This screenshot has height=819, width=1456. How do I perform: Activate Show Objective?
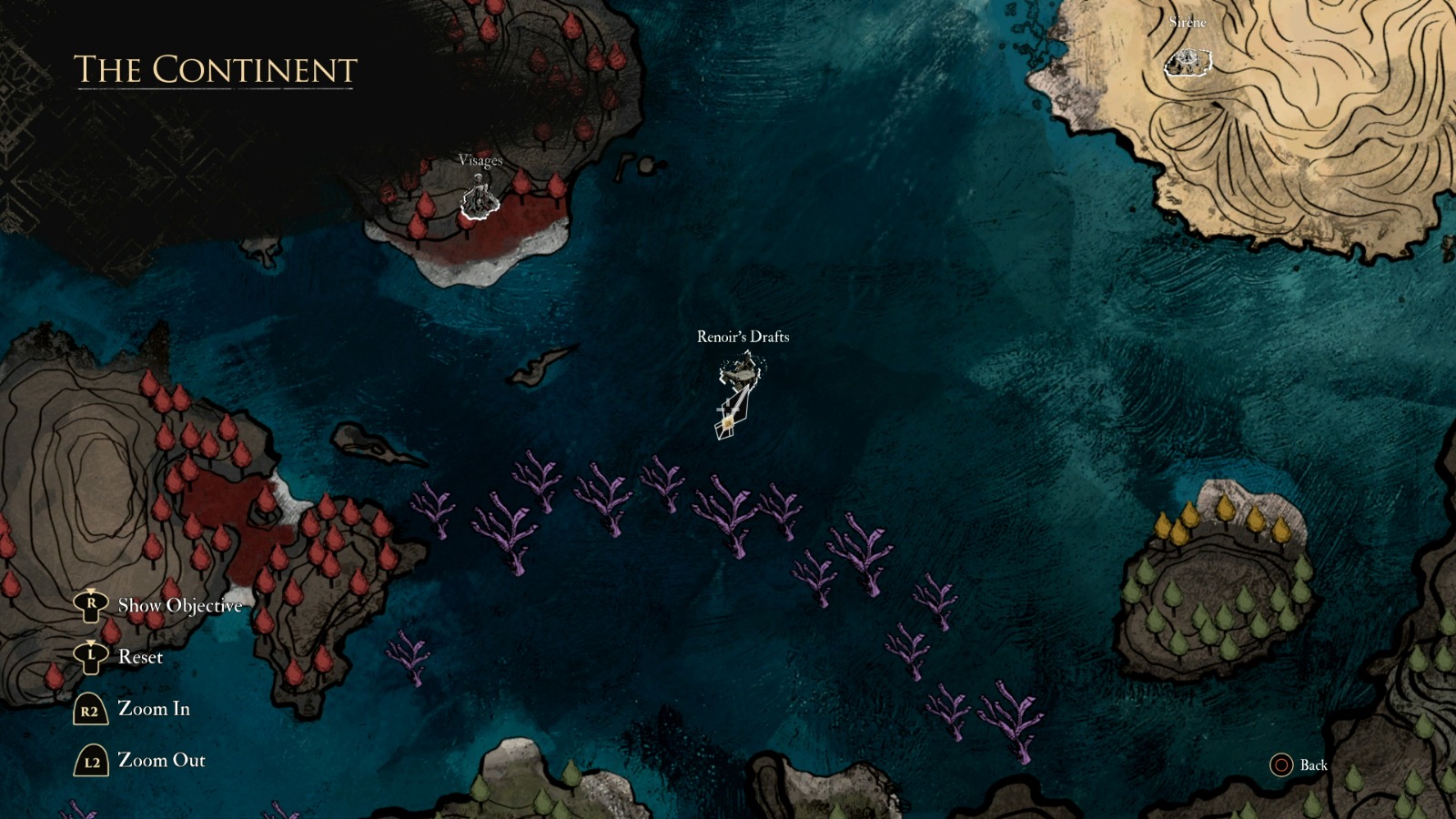[178, 603]
